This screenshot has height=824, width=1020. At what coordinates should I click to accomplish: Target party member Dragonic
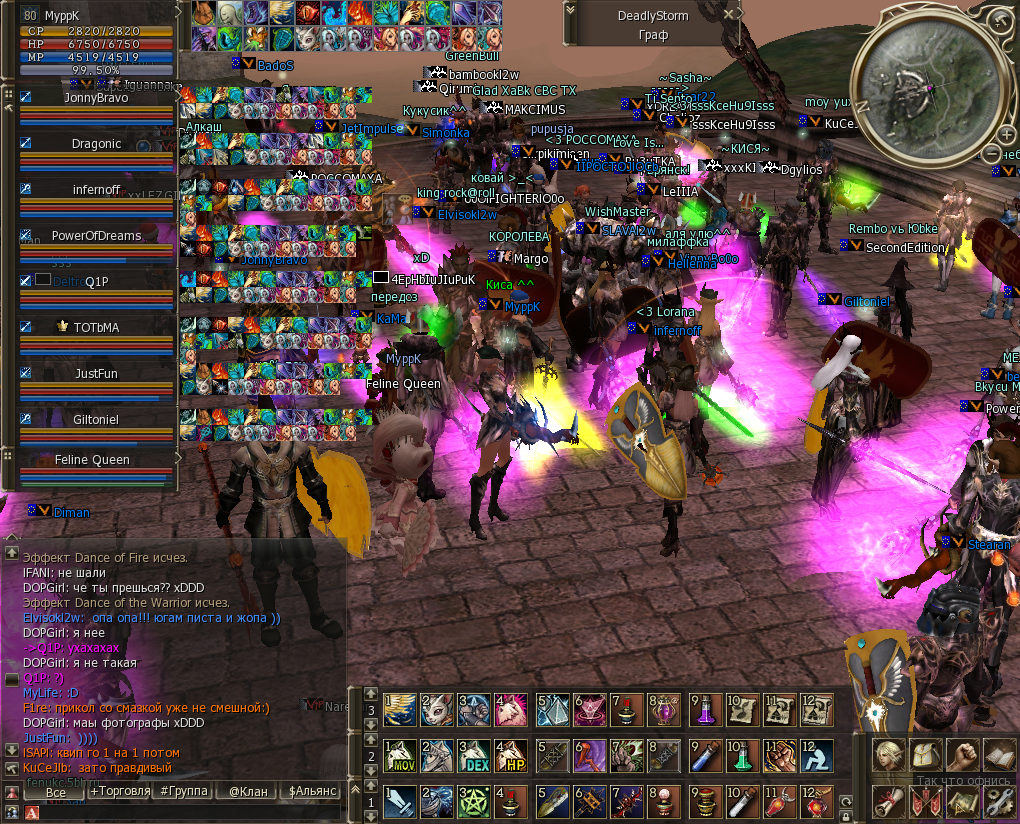click(x=96, y=144)
